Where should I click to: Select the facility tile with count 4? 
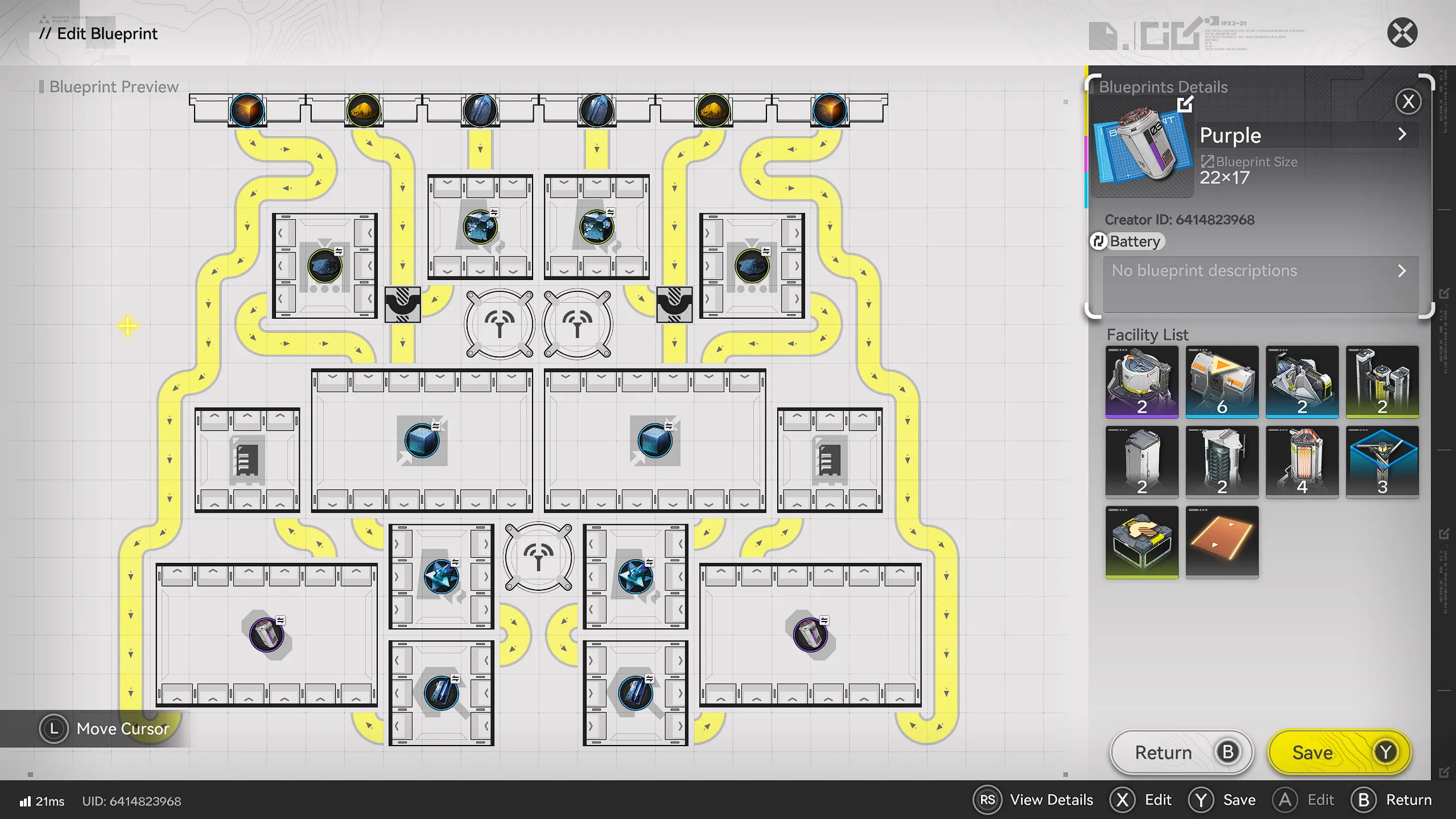pos(1302,462)
